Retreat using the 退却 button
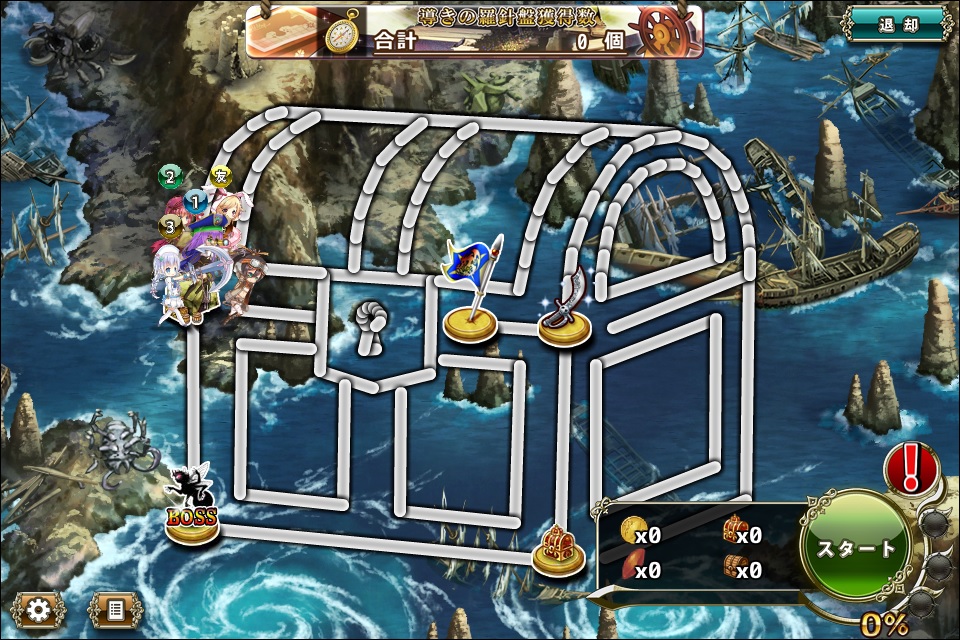The height and width of the screenshot is (640, 960). click(x=895, y=24)
